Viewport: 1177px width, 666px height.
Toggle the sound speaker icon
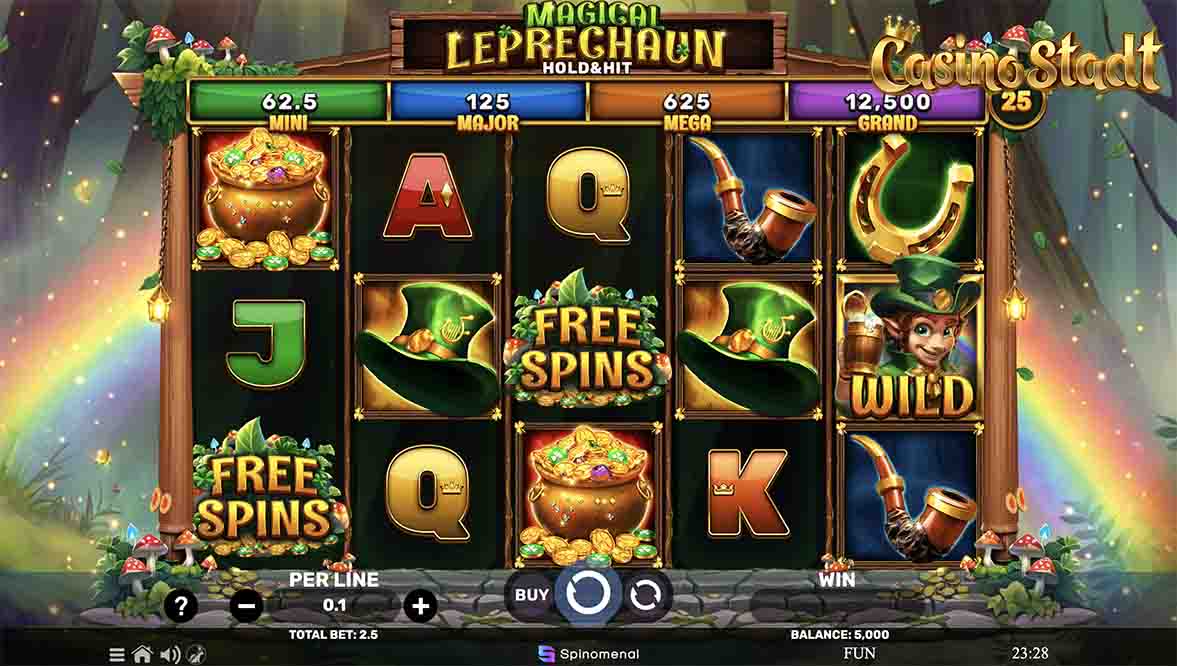point(170,655)
